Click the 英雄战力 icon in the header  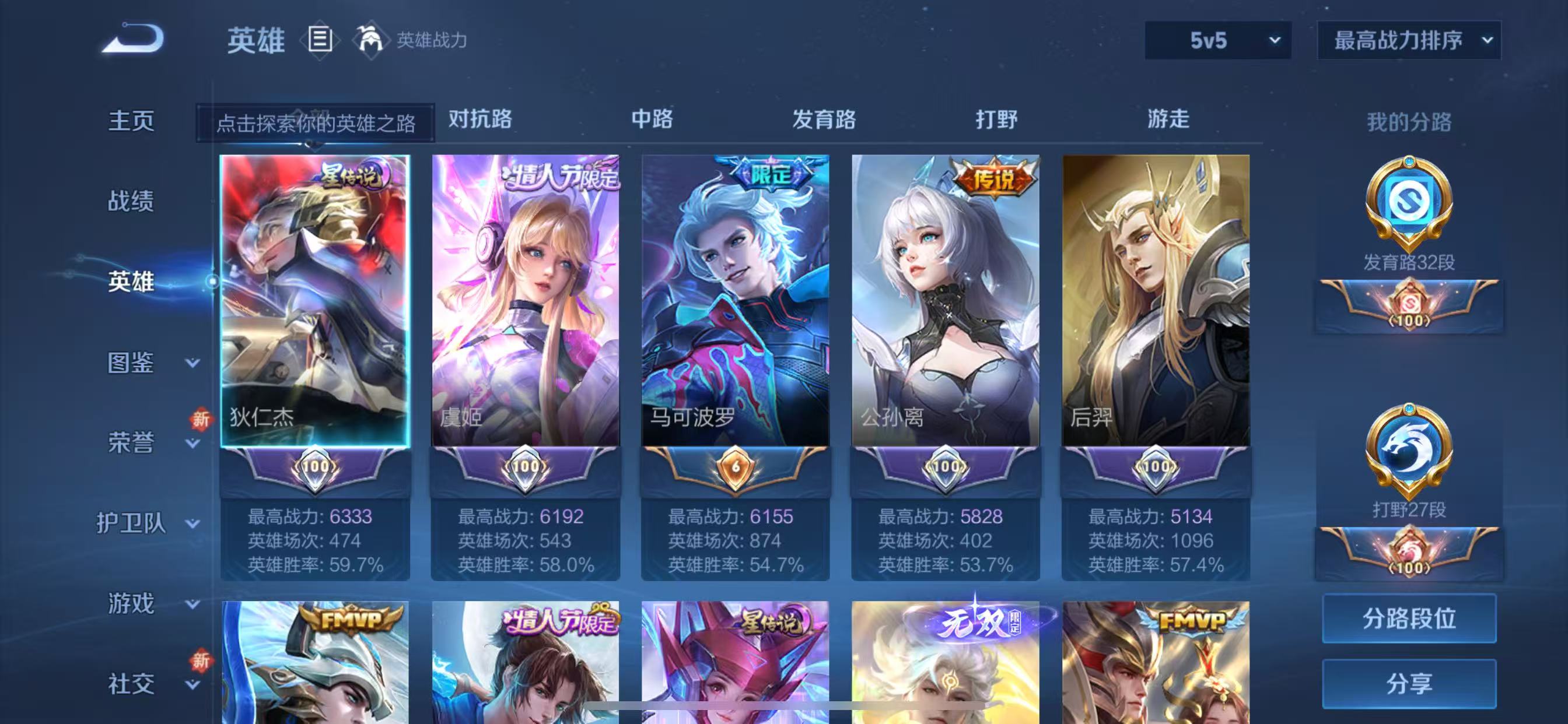tap(373, 40)
